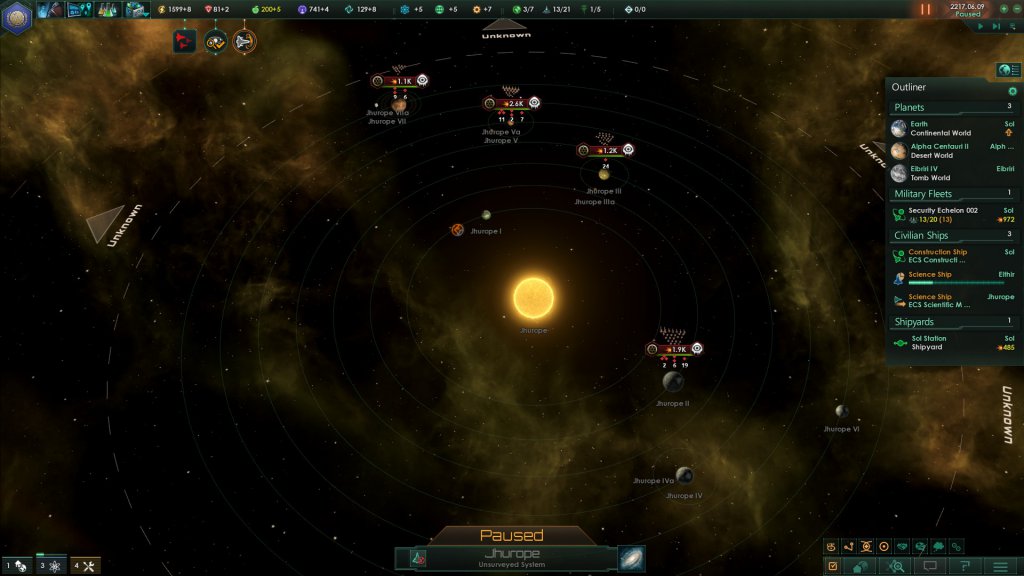
Task: Open Outliner settings gear
Action: click(1012, 90)
